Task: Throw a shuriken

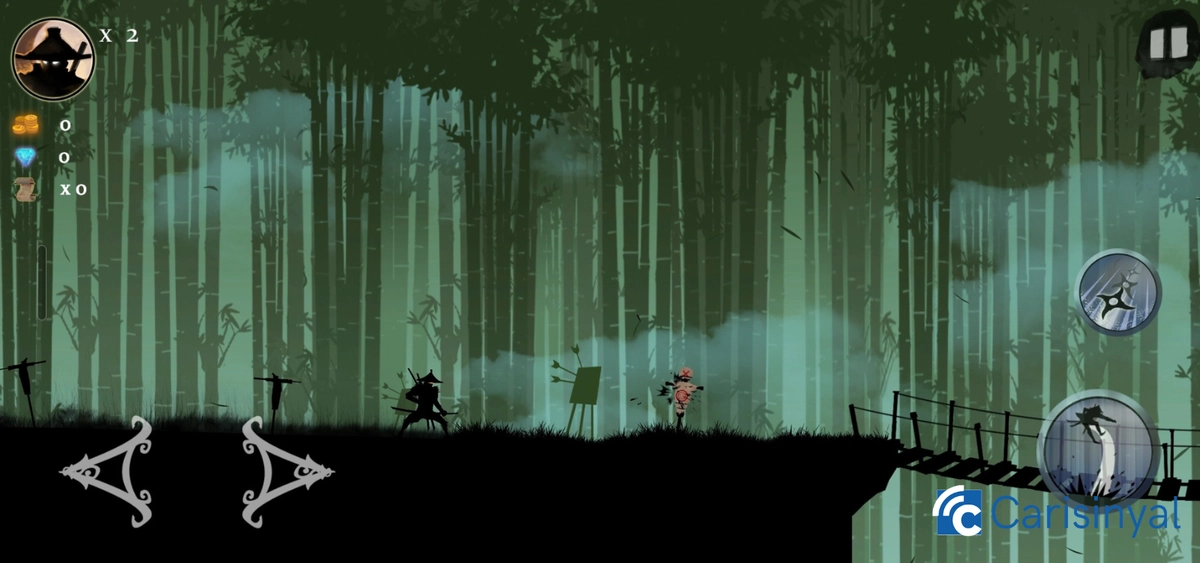Action: coord(1118,292)
